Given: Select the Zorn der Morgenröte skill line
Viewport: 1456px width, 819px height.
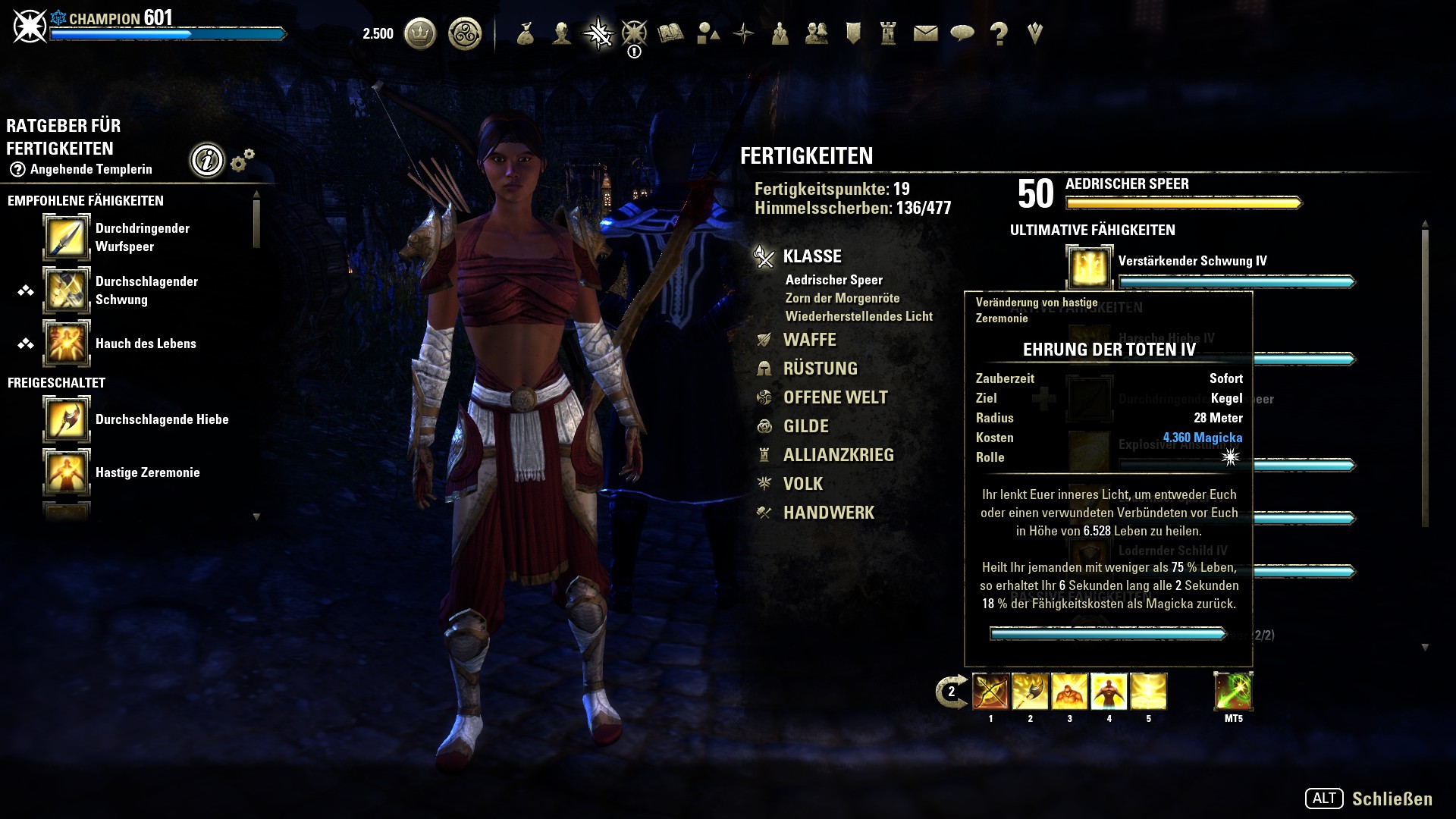Looking at the screenshot, I should pos(842,298).
